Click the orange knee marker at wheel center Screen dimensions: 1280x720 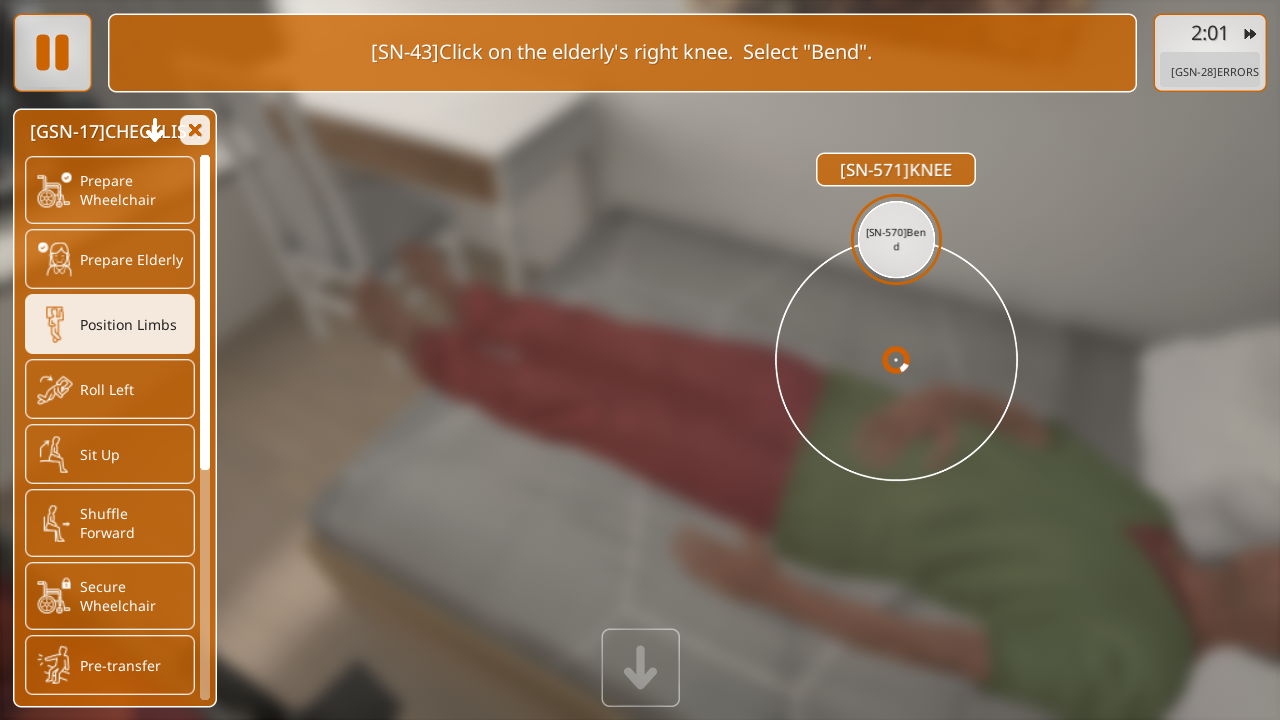pos(896,360)
